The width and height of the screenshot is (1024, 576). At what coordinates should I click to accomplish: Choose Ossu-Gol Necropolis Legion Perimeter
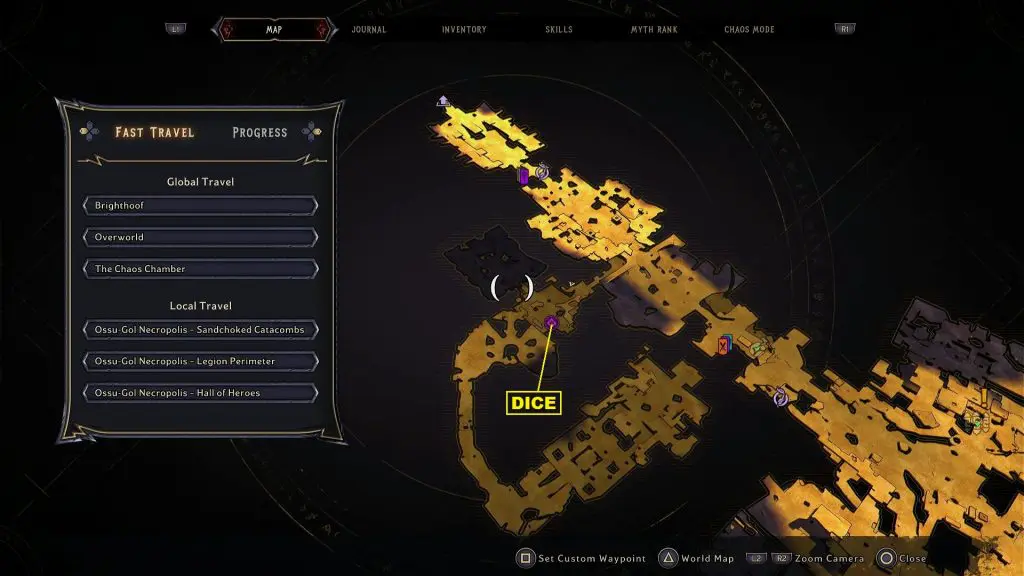click(x=200, y=361)
